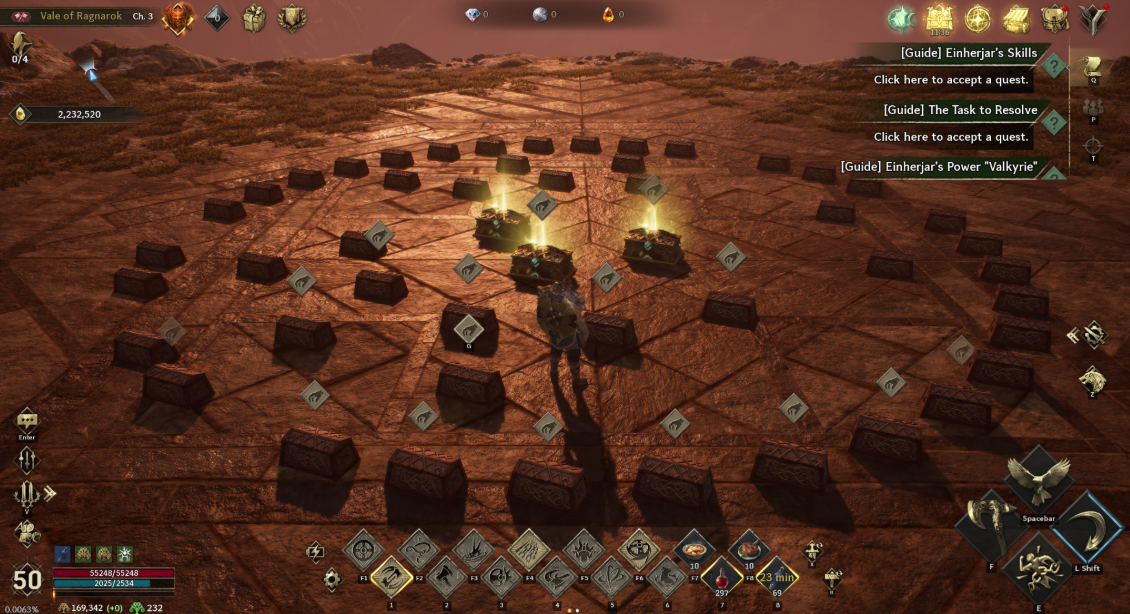The height and width of the screenshot is (614, 1130).
Task: Open the timed treasure chest reward
Action: pos(939,17)
